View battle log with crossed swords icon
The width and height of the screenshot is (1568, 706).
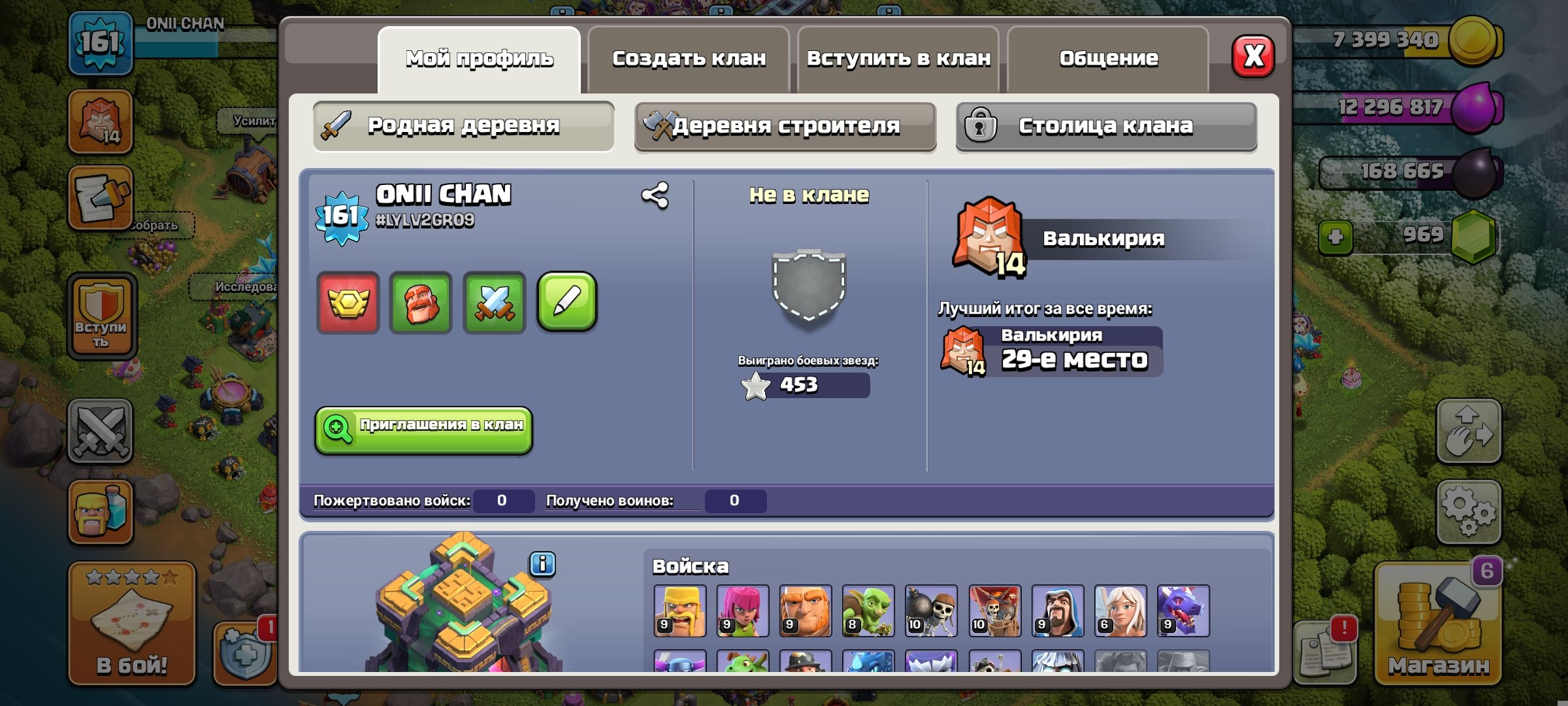[x=495, y=302]
